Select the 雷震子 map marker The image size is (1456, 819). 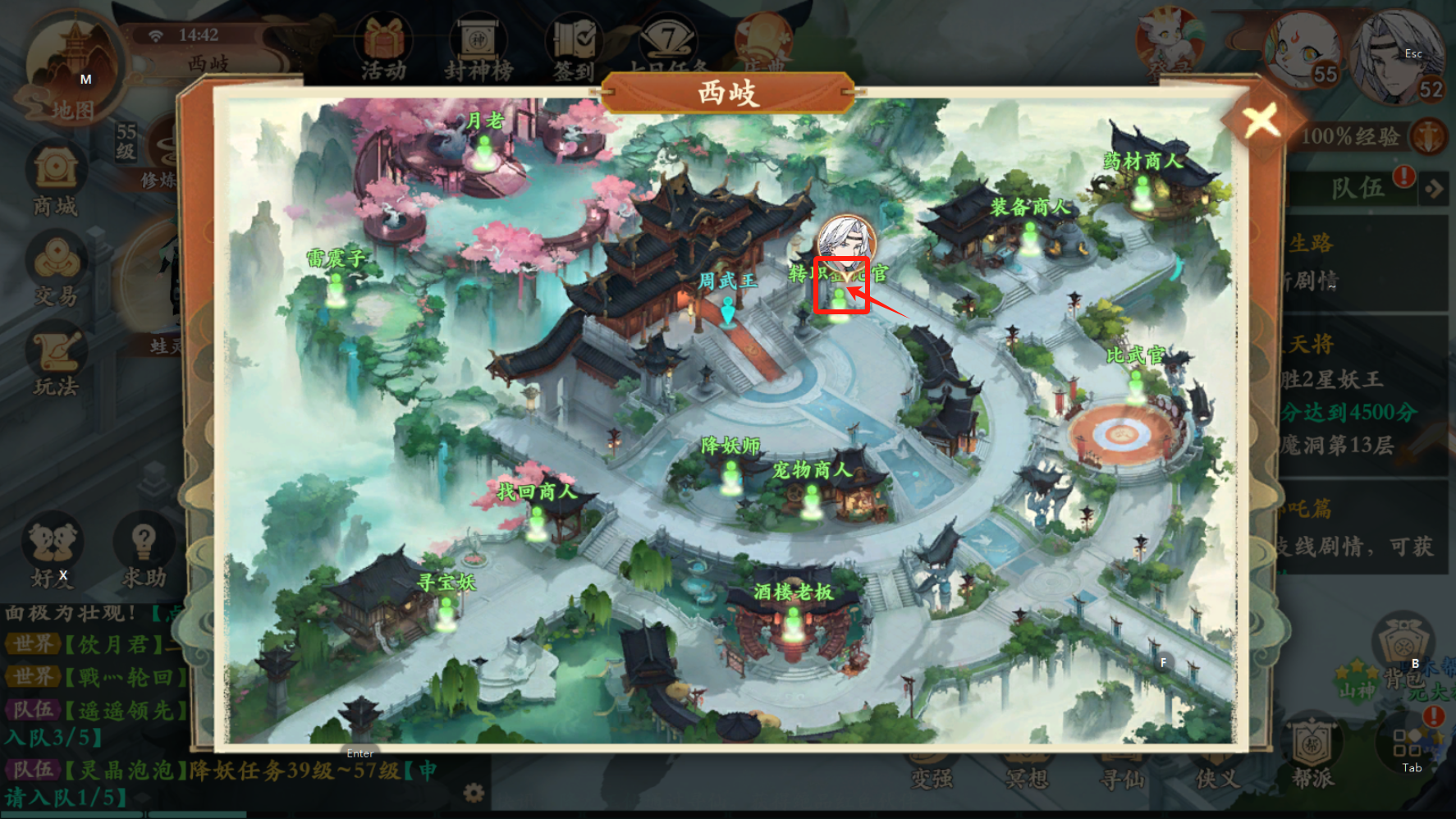(336, 287)
